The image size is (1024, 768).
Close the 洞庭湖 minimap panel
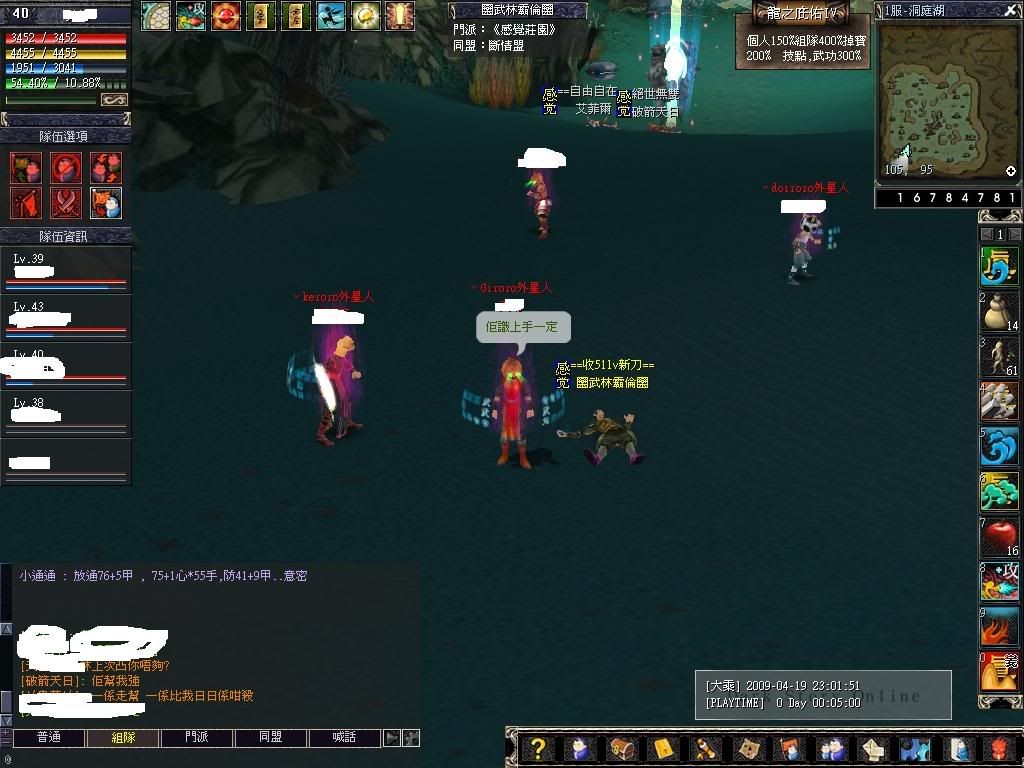click(x=1011, y=10)
